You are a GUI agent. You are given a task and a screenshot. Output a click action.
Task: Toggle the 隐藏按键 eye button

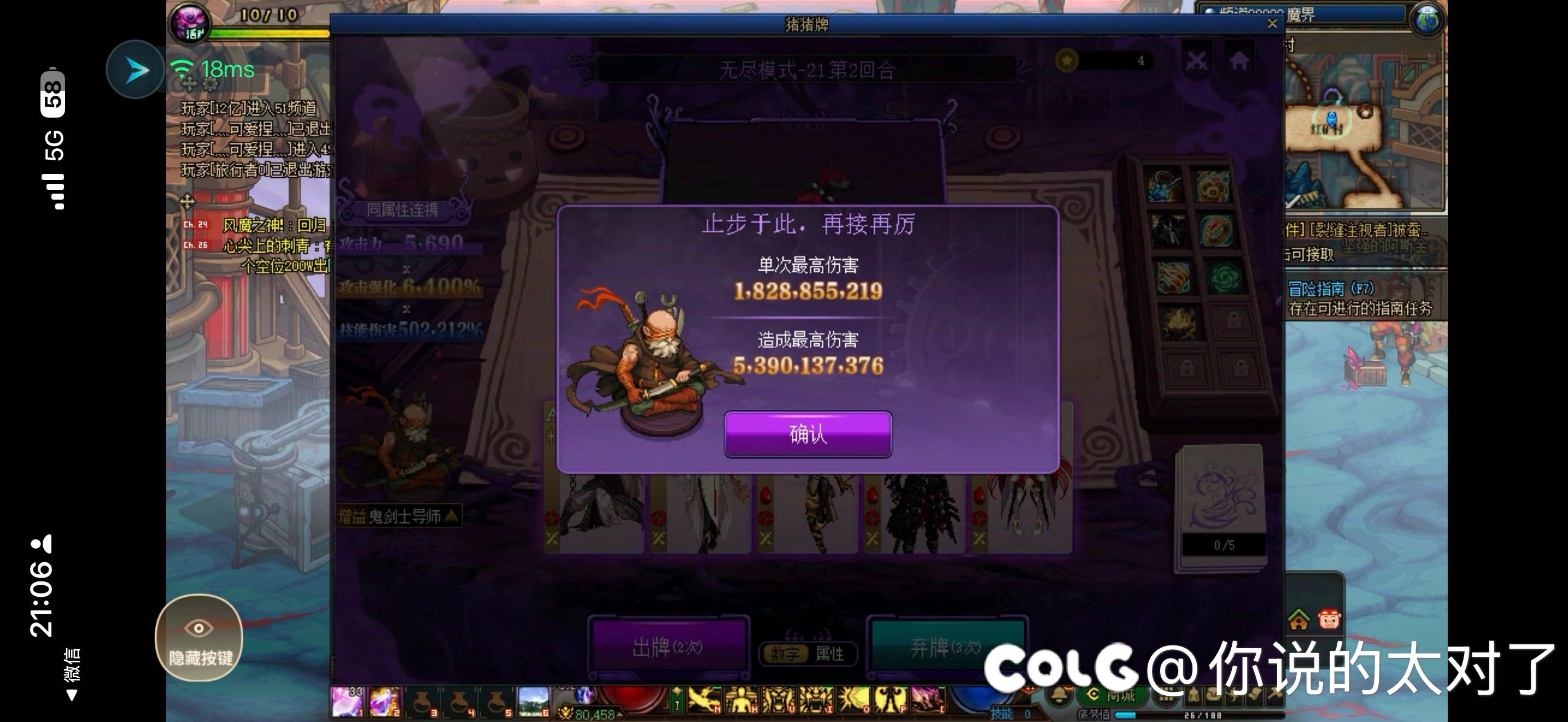tap(199, 635)
